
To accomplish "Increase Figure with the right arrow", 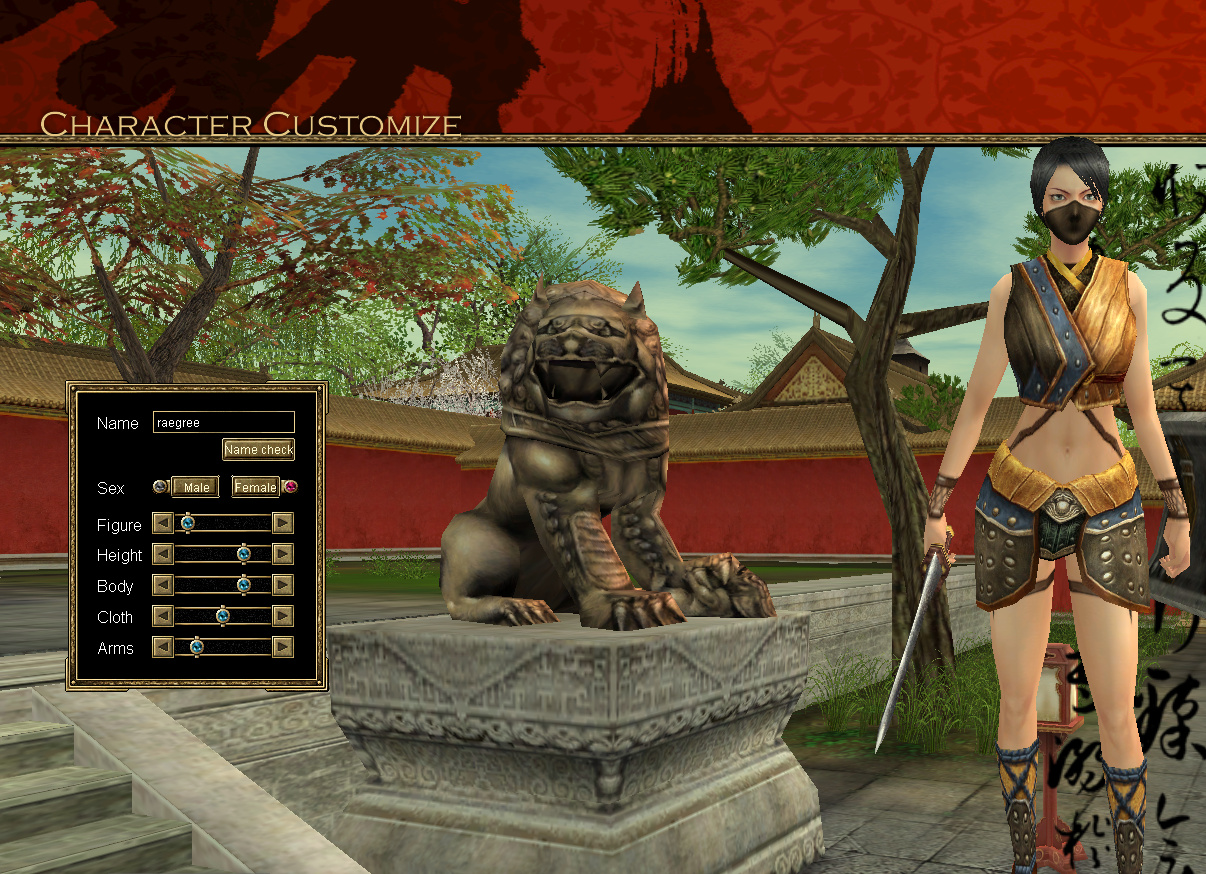I will point(283,523).
